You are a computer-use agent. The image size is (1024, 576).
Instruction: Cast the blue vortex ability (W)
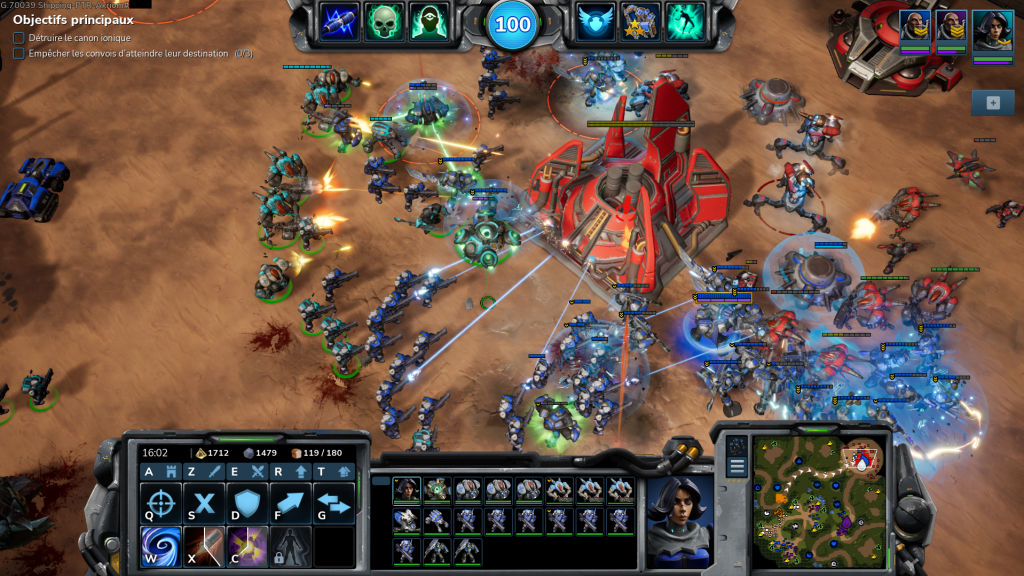[161, 546]
